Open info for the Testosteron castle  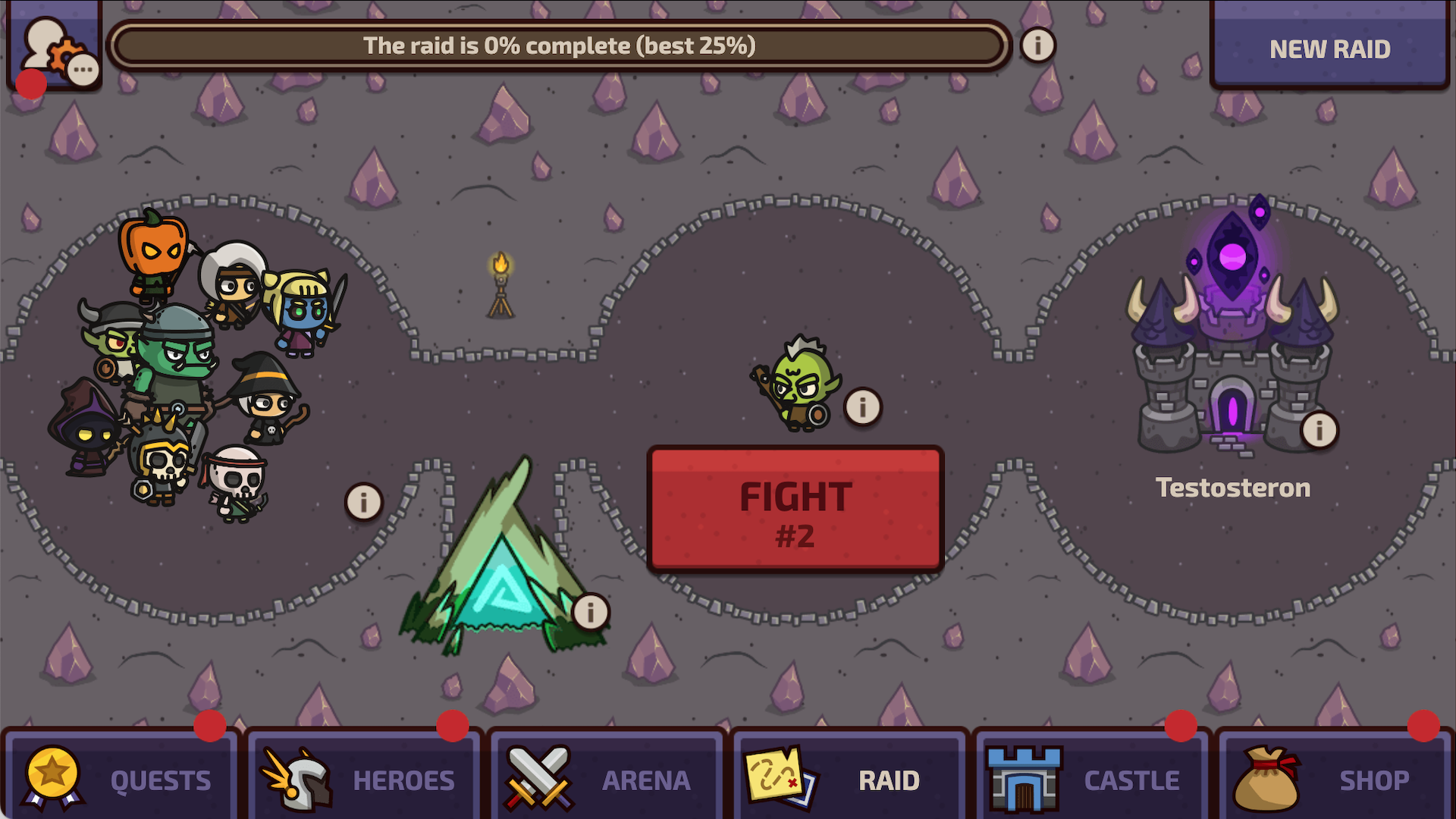[x=1319, y=429]
